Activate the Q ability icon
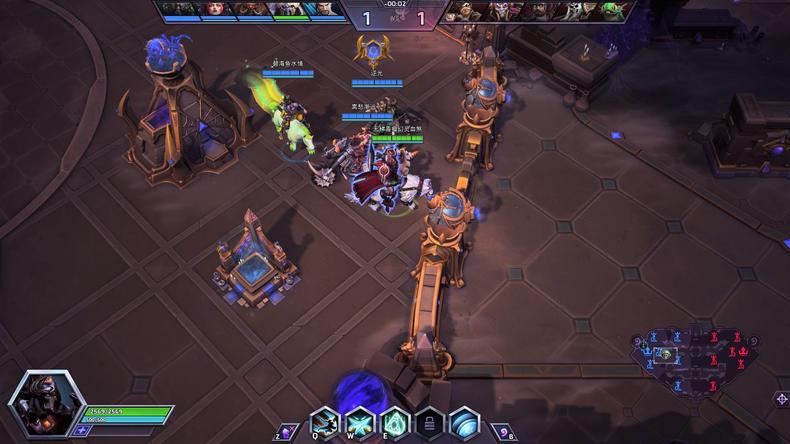The height and width of the screenshot is (444, 790). pos(324,423)
